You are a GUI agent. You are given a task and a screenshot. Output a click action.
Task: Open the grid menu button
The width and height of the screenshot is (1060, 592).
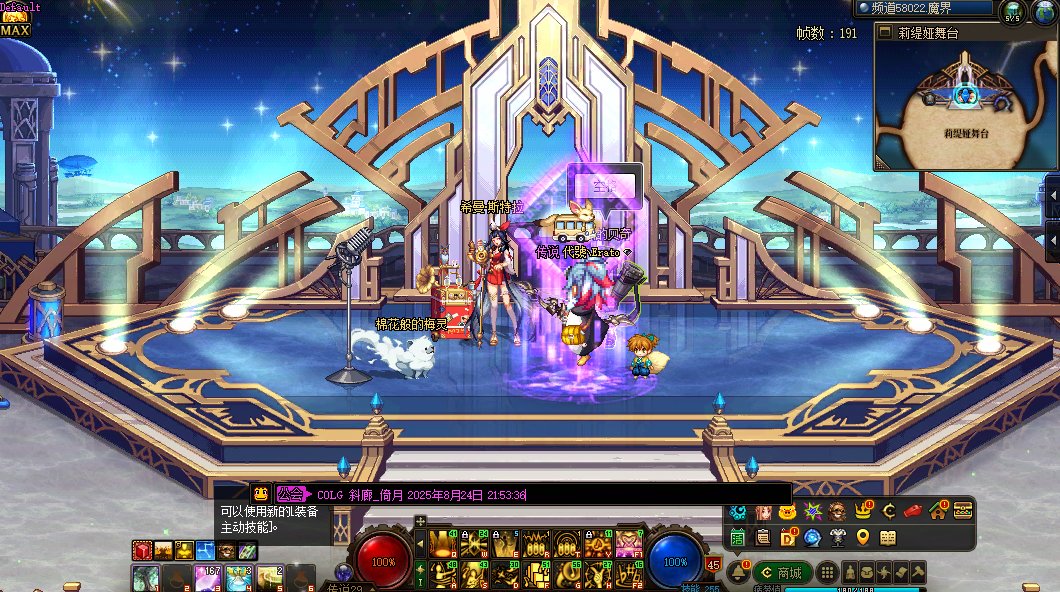(827, 573)
